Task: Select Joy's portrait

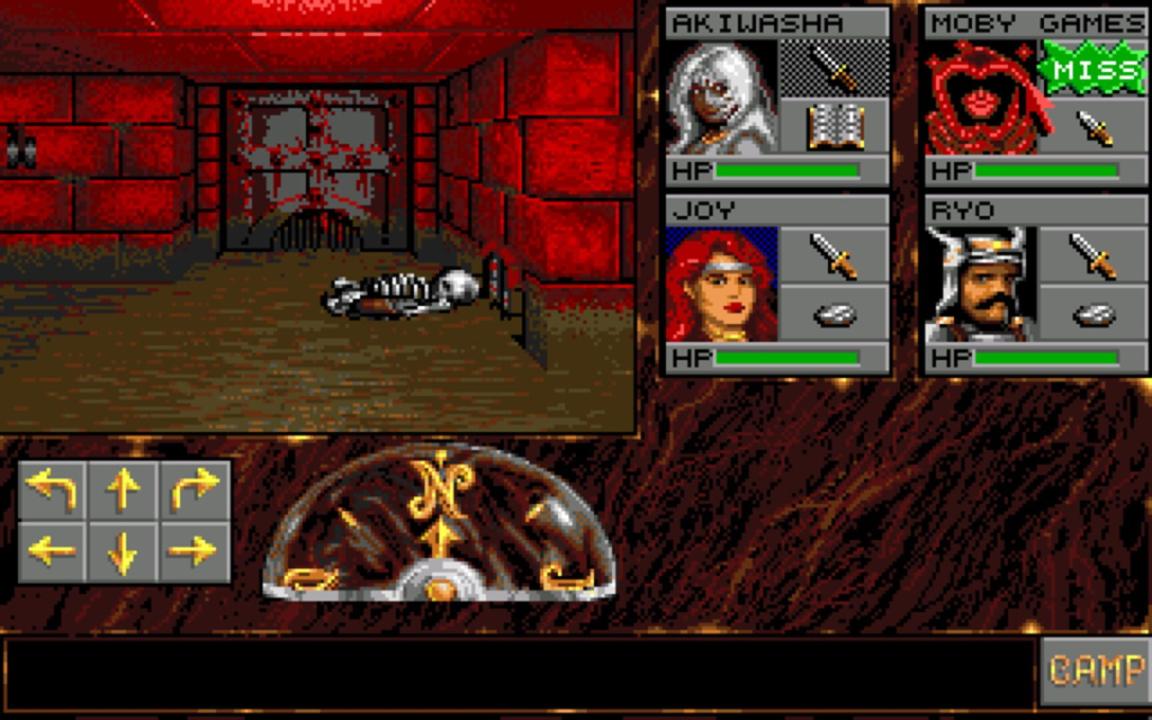Action: coord(721,285)
